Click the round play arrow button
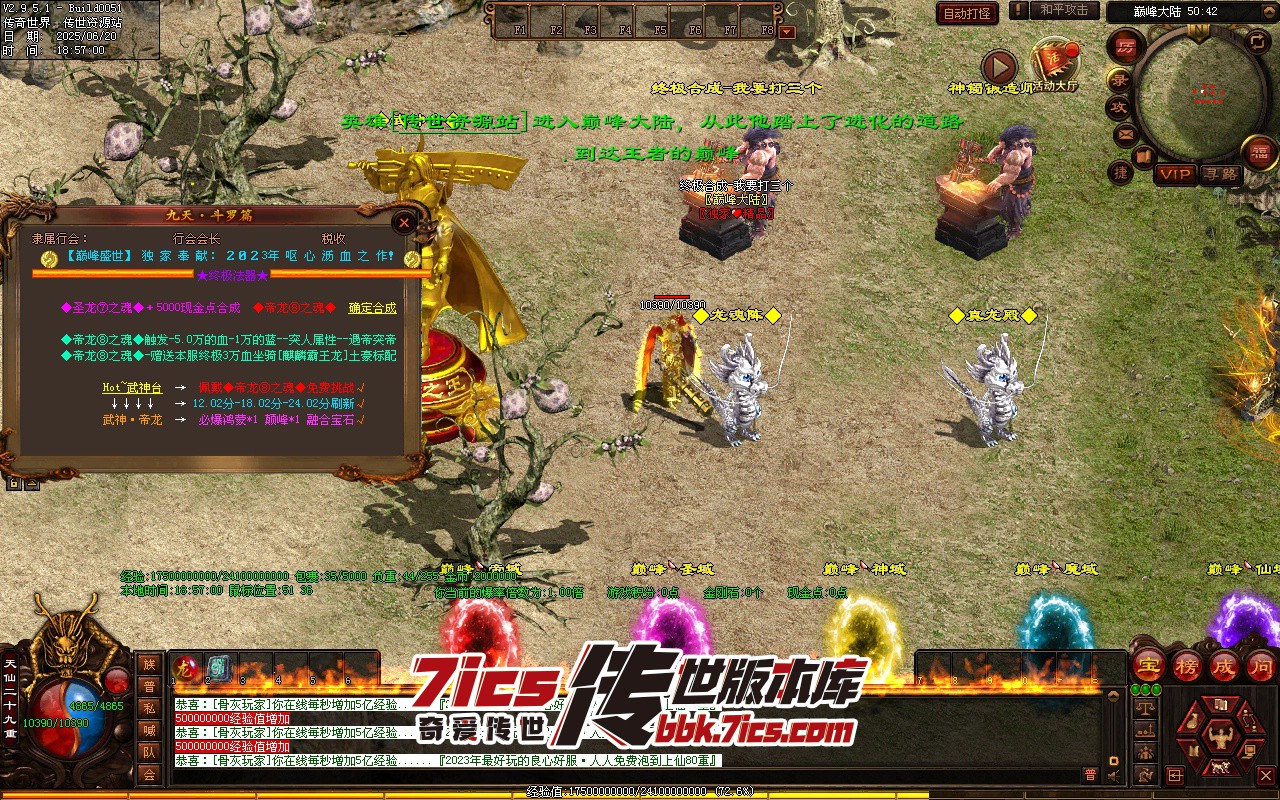The height and width of the screenshot is (800, 1280). 998,67
